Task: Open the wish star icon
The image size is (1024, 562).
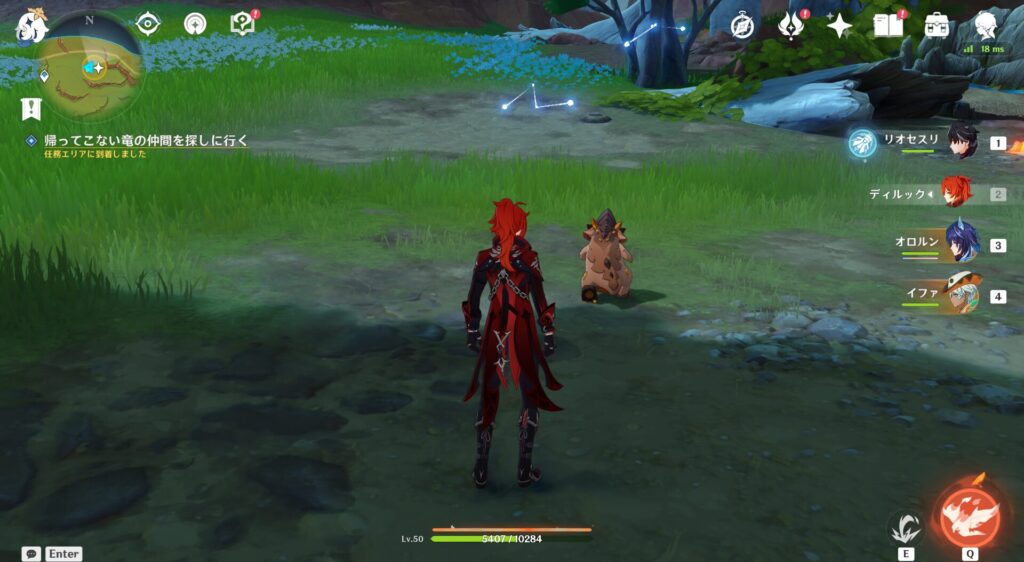Action: (x=840, y=26)
